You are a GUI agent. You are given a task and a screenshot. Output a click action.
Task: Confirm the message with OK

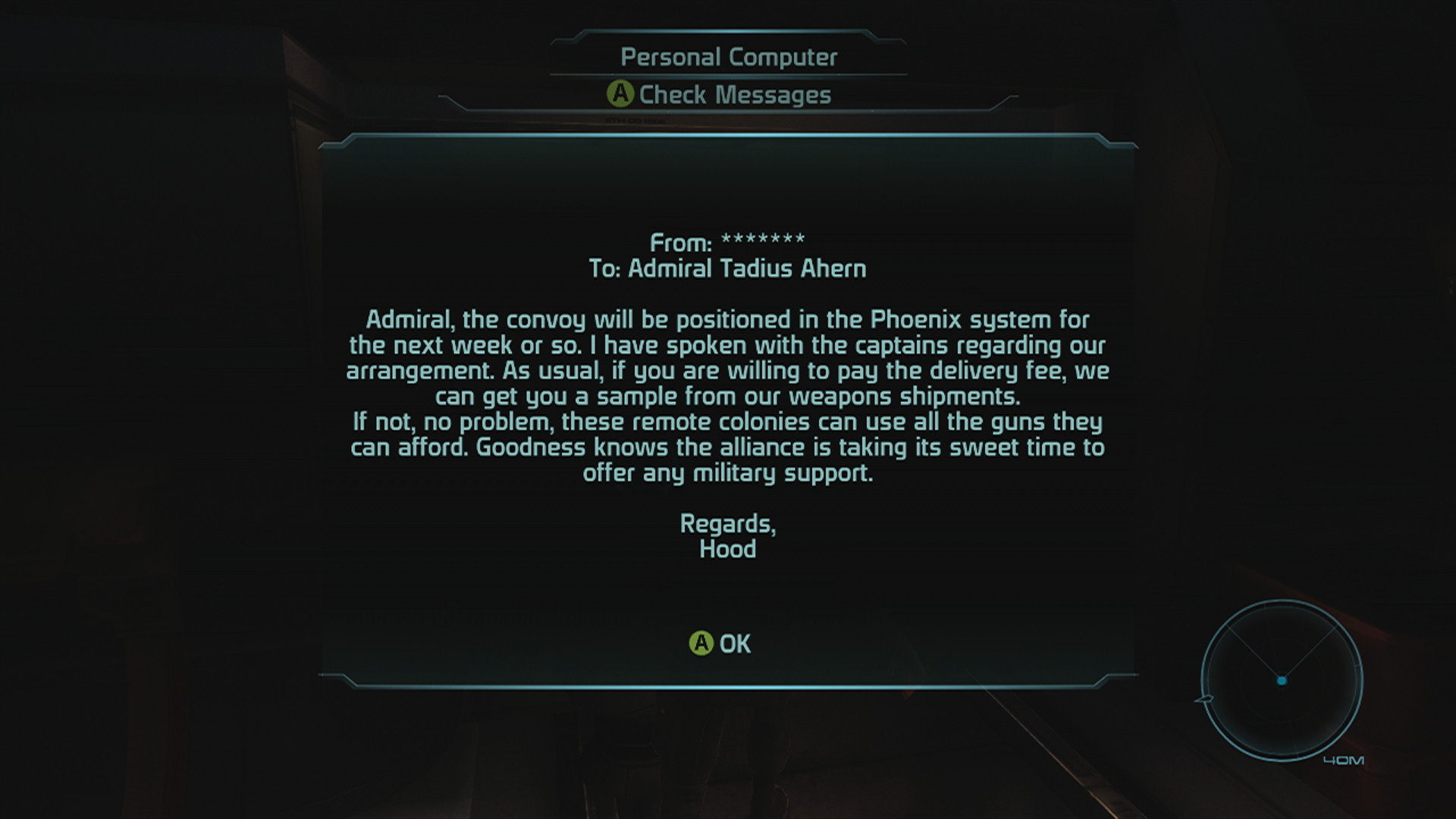(x=720, y=644)
